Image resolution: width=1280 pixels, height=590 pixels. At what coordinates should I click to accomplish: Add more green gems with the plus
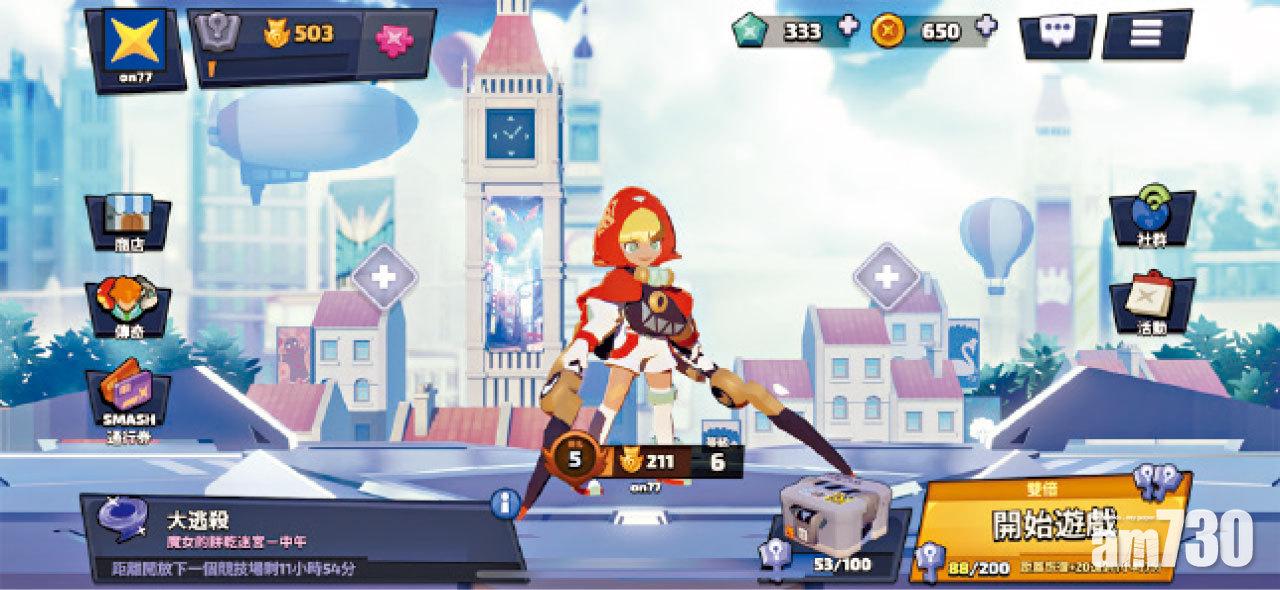pyautogui.click(x=848, y=27)
